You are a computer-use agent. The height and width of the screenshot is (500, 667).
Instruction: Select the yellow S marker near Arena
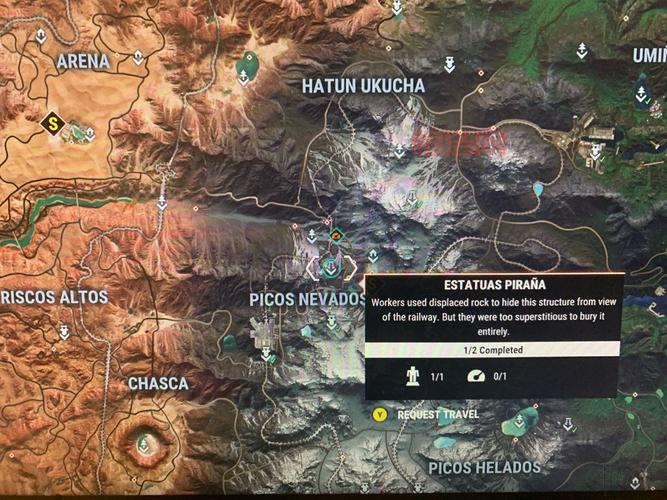[53, 122]
